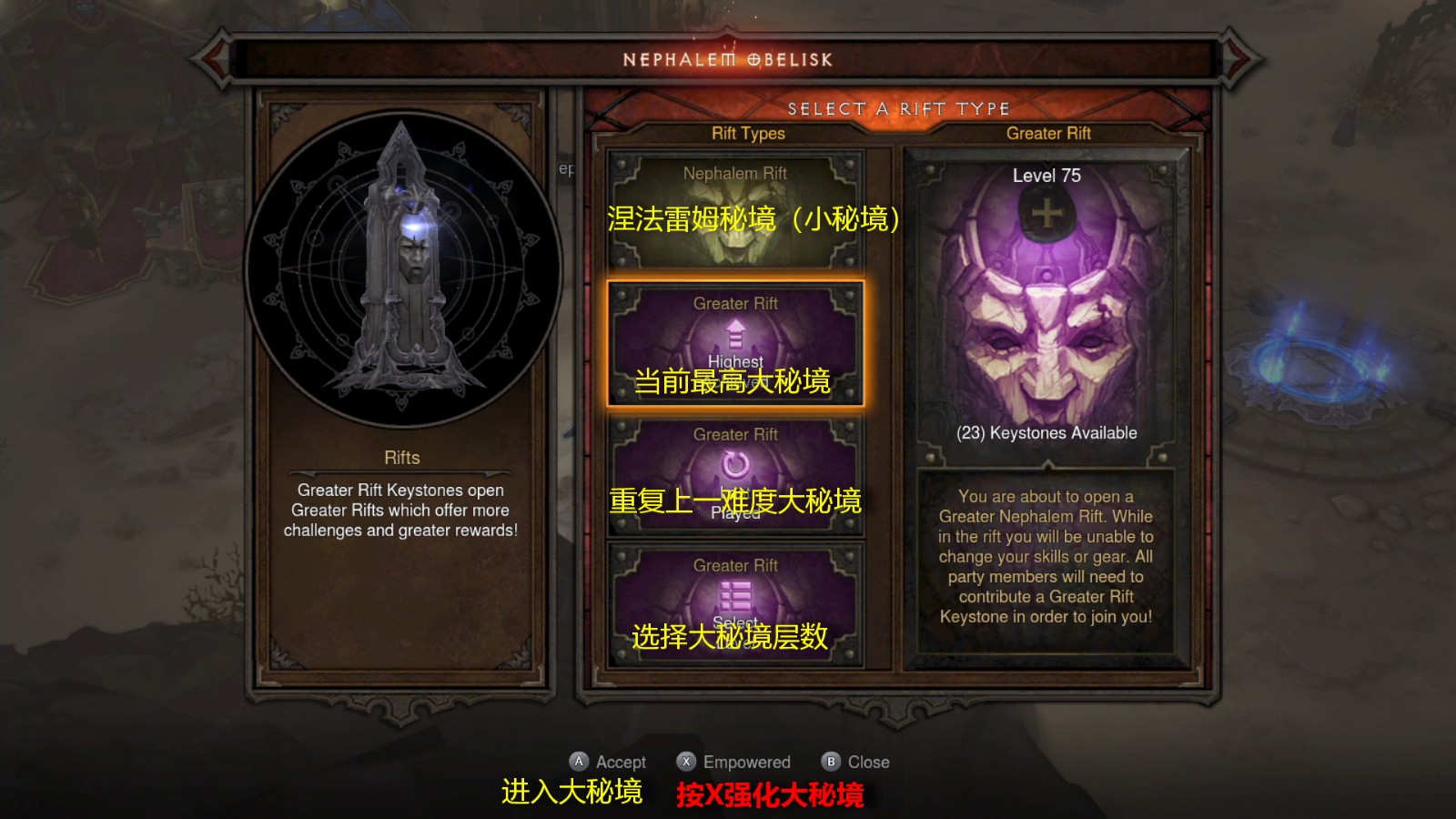Viewport: 1456px width, 819px height.
Task: Select the Nephalem Rift option
Action: pos(737,209)
